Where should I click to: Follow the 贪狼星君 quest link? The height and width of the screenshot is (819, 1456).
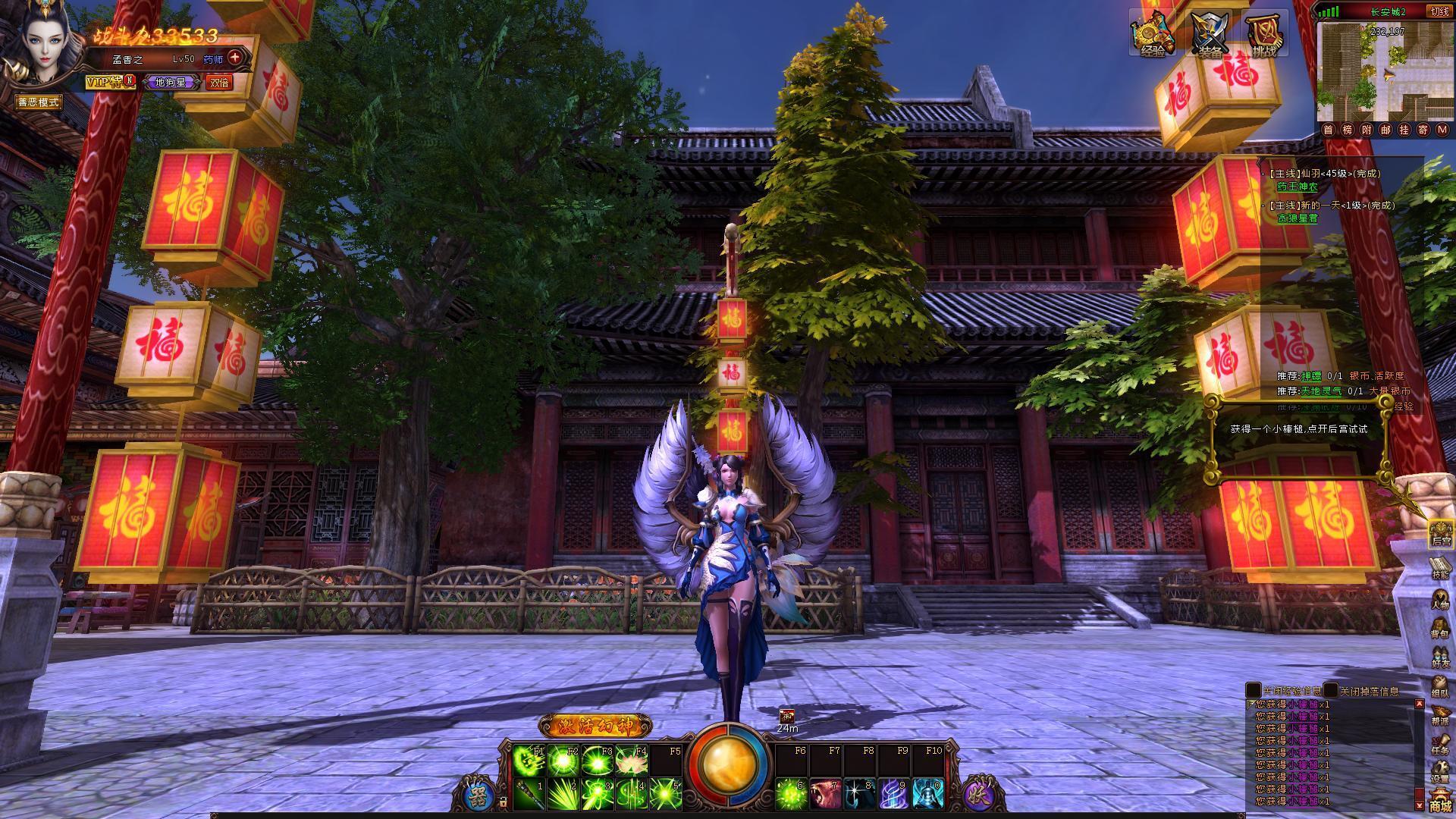pos(1298,218)
